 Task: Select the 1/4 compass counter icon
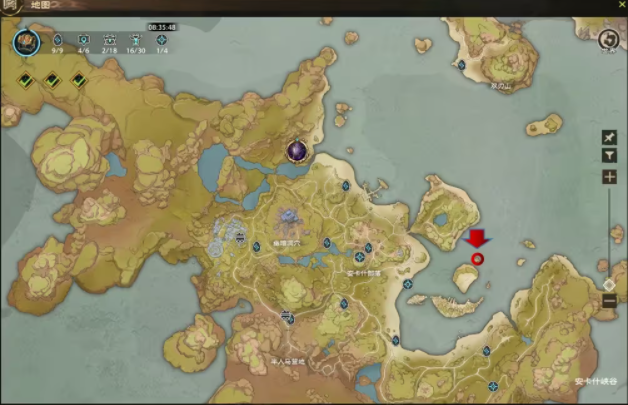(162, 40)
